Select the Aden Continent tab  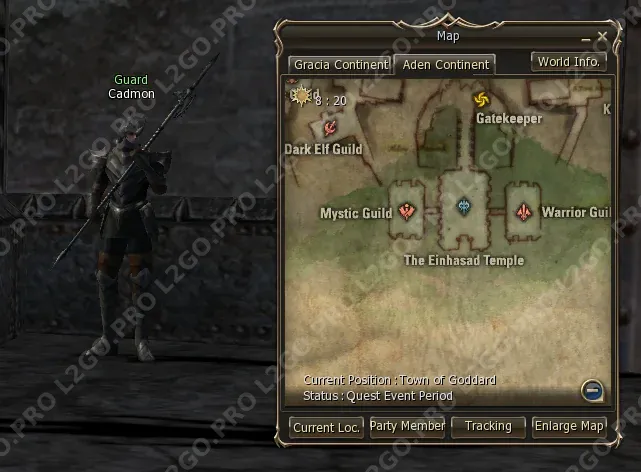pyautogui.click(x=445, y=65)
